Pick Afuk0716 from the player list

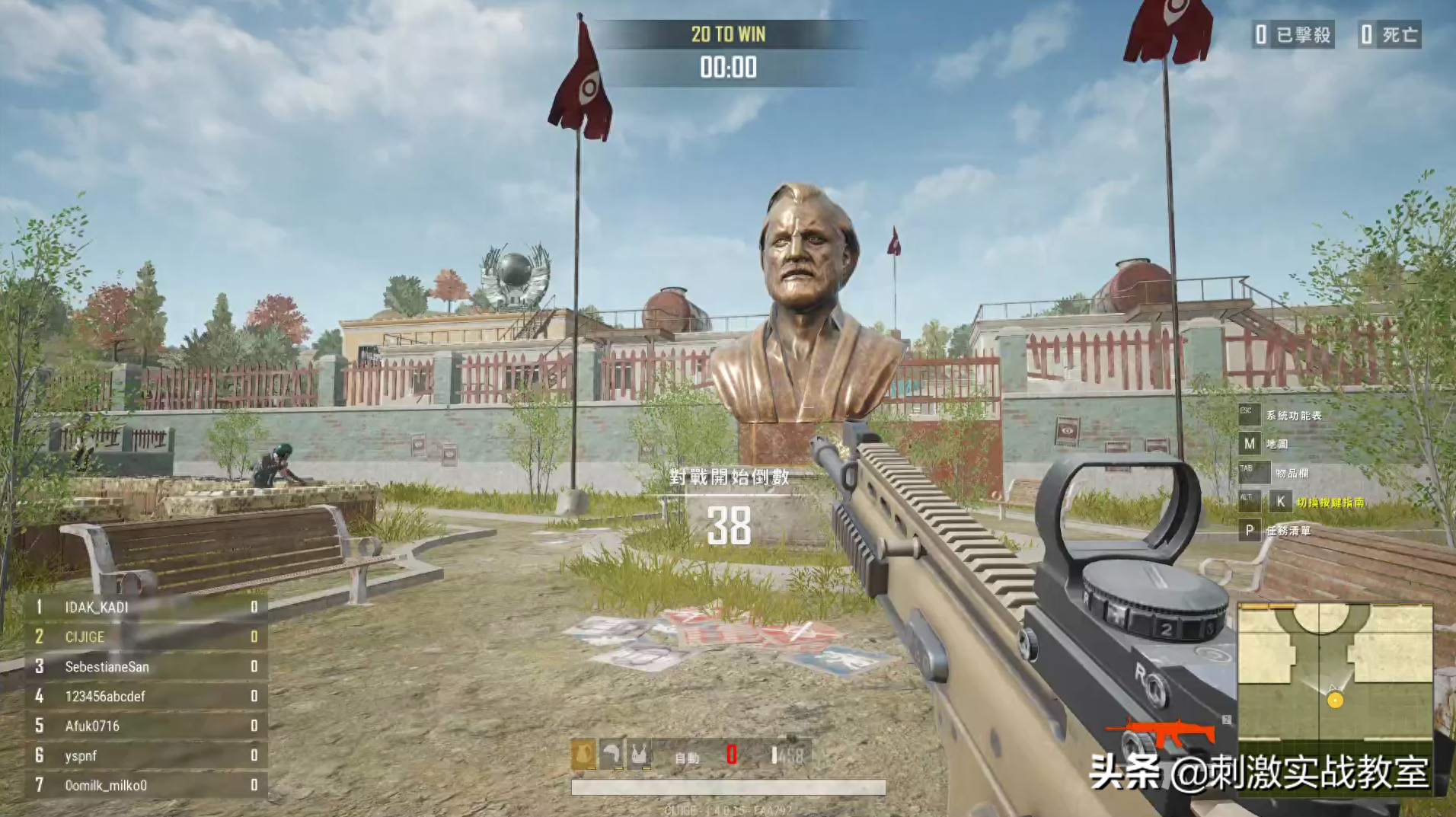pyautogui.click(x=146, y=726)
